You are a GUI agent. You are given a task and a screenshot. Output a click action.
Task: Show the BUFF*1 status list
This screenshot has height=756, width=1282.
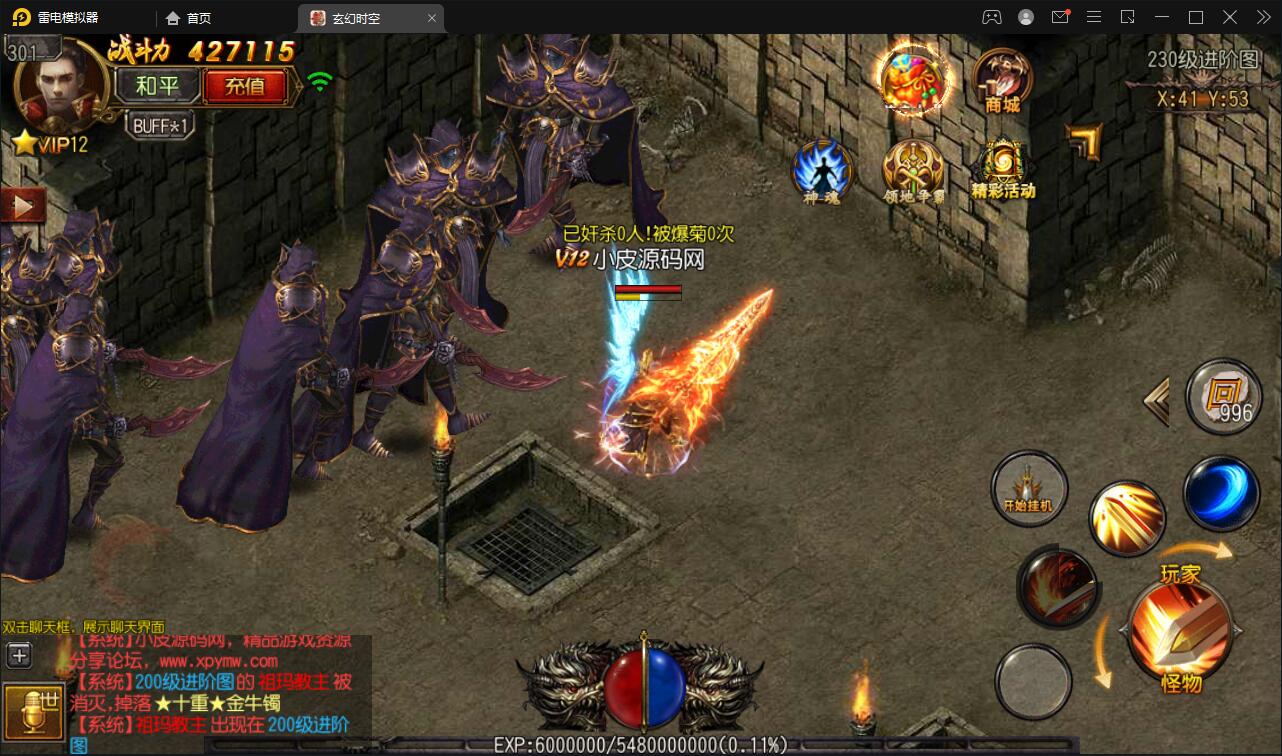[159, 126]
